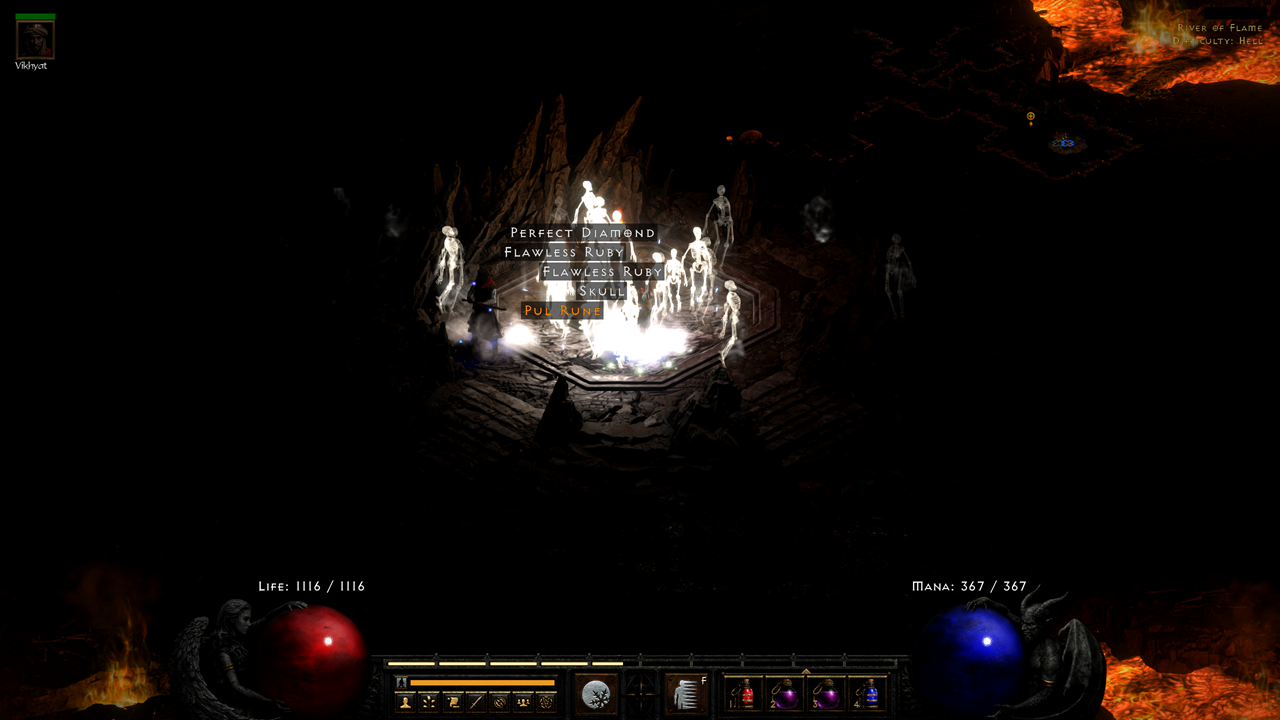This screenshot has height=720, width=1280.
Task: Drink the healing potion in belt slot 1
Action: 746,695
